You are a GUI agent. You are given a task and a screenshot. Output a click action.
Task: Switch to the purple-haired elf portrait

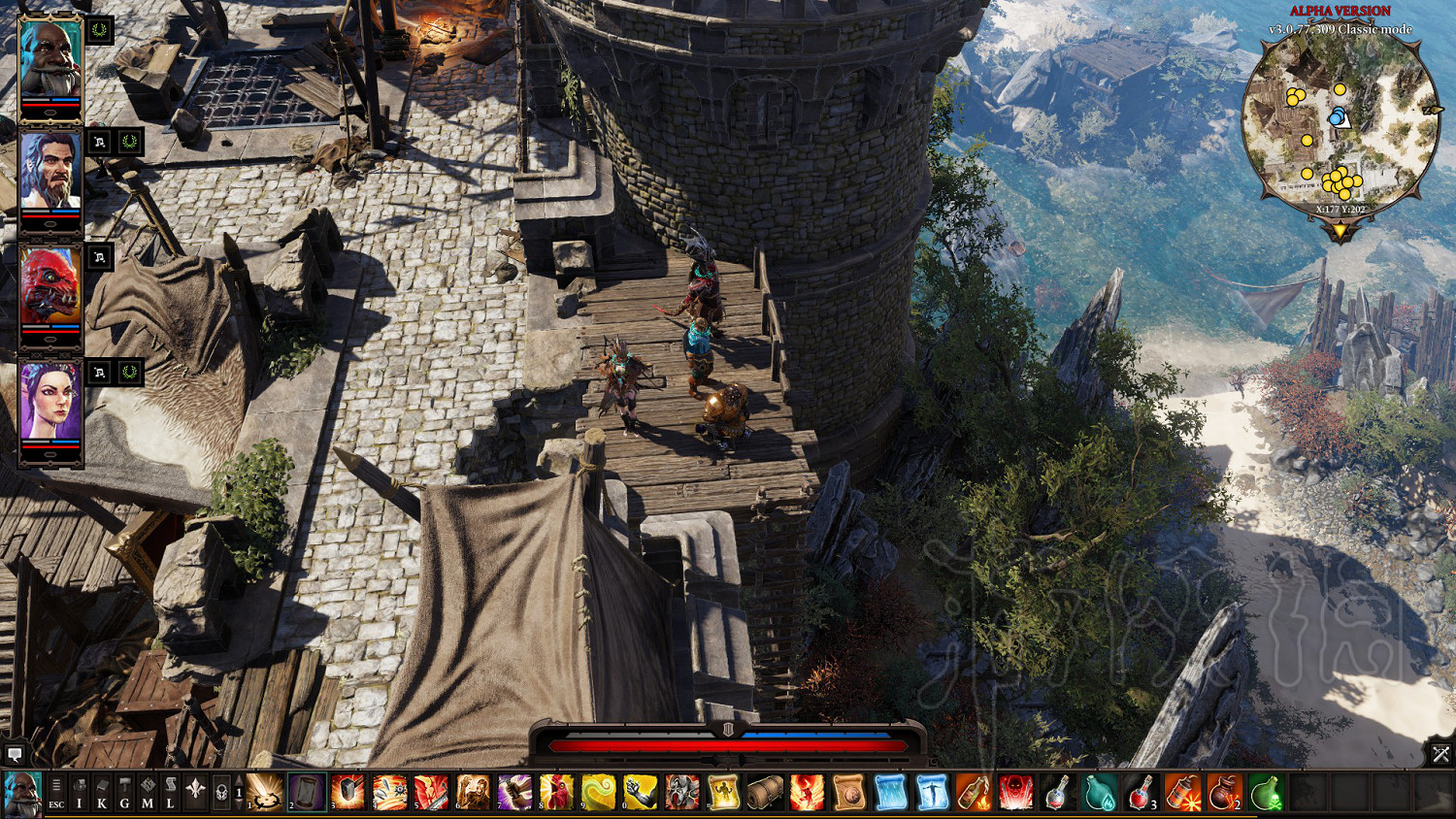pos(50,402)
